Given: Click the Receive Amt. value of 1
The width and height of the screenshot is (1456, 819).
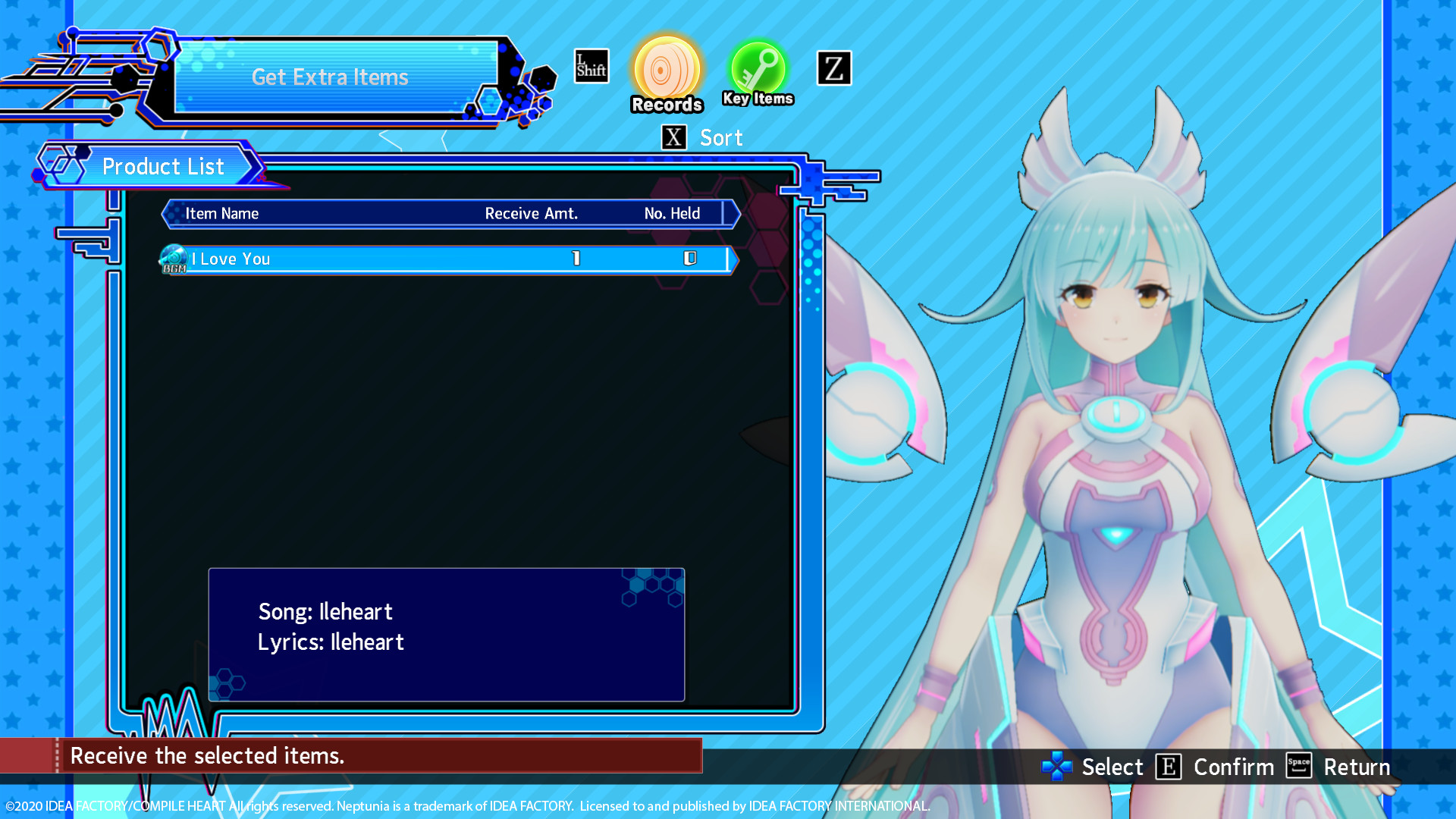Looking at the screenshot, I should pyautogui.click(x=576, y=259).
